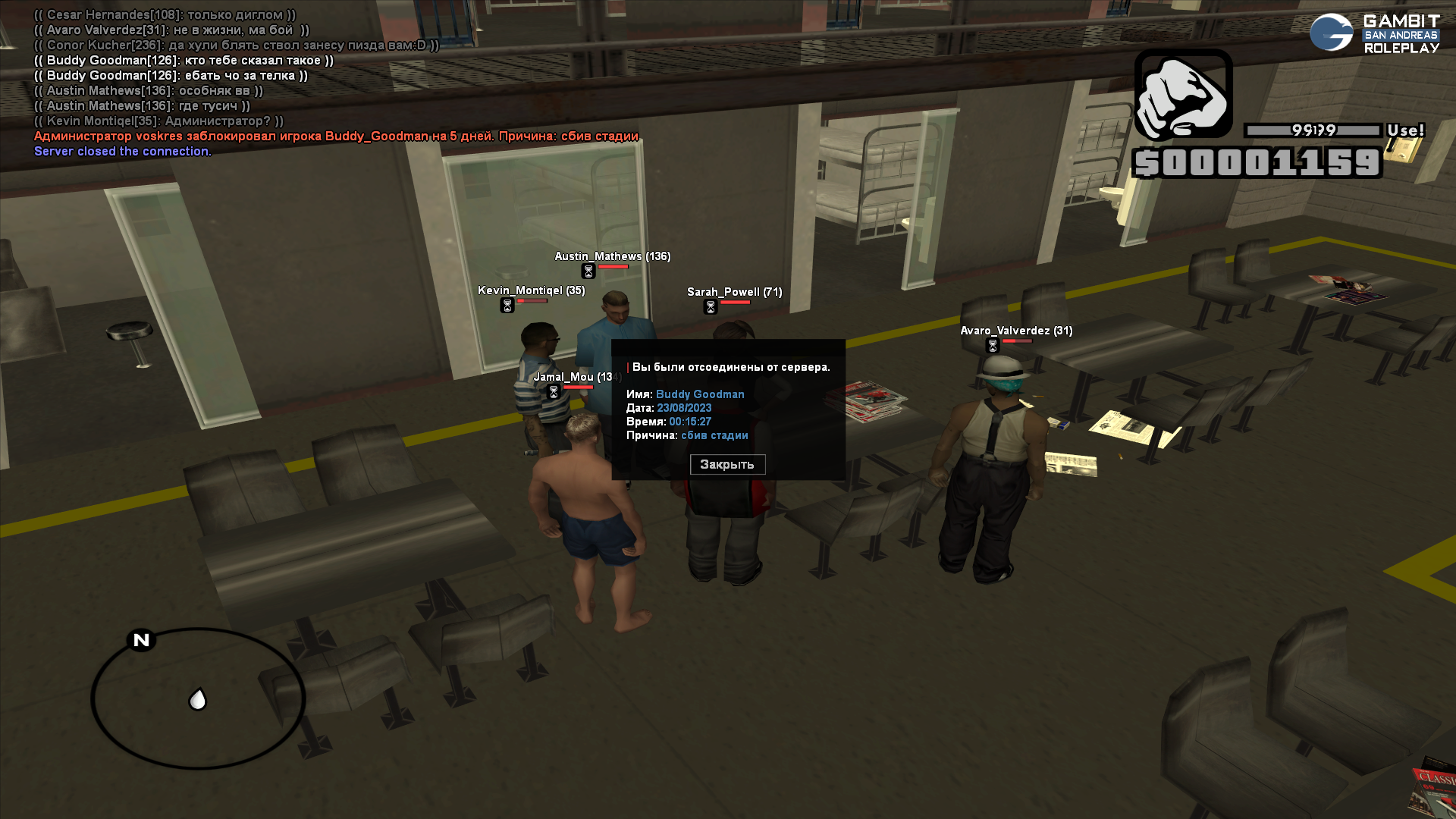
Task: Click the circular minimap radar
Action: (x=198, y=698)
